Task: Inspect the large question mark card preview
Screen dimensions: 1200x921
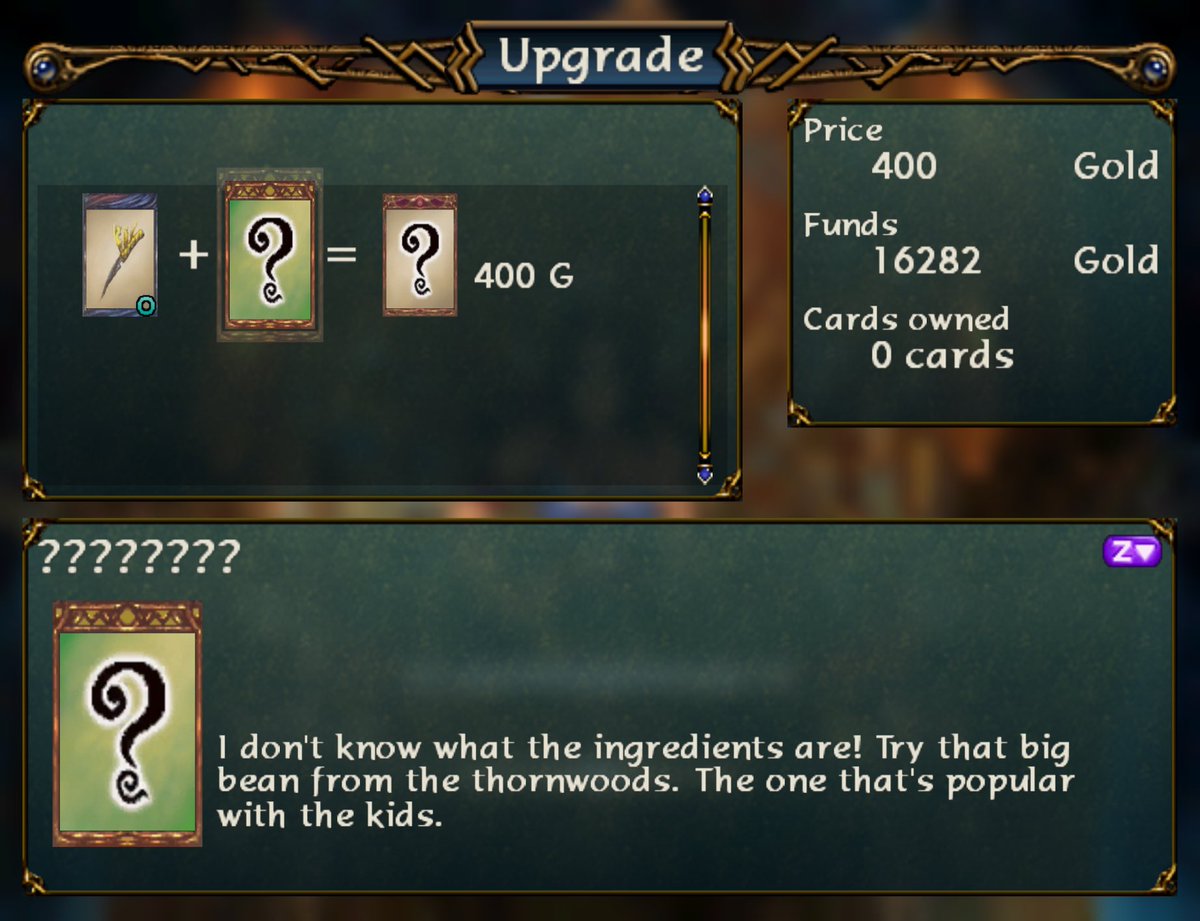Action: (127, 723)
